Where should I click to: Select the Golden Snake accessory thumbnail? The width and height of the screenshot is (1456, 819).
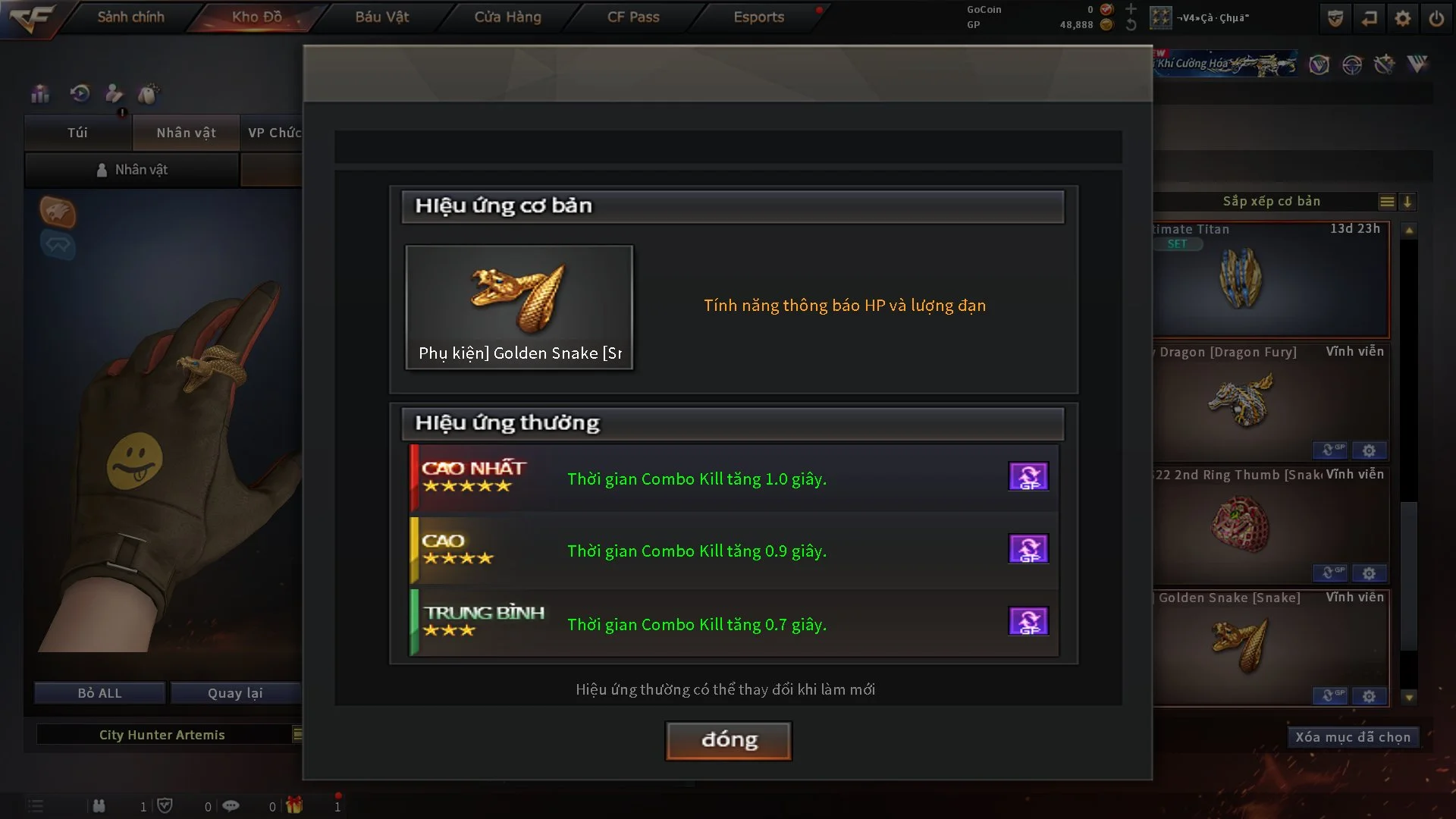(519, 307)
